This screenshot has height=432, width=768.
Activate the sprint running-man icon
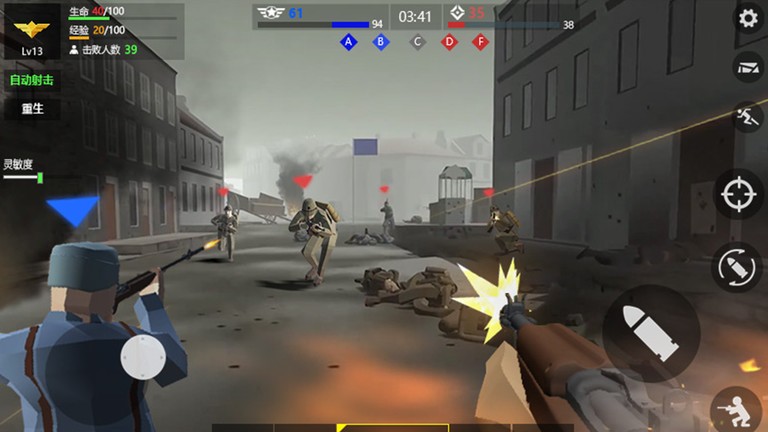(x=745, y=115)
